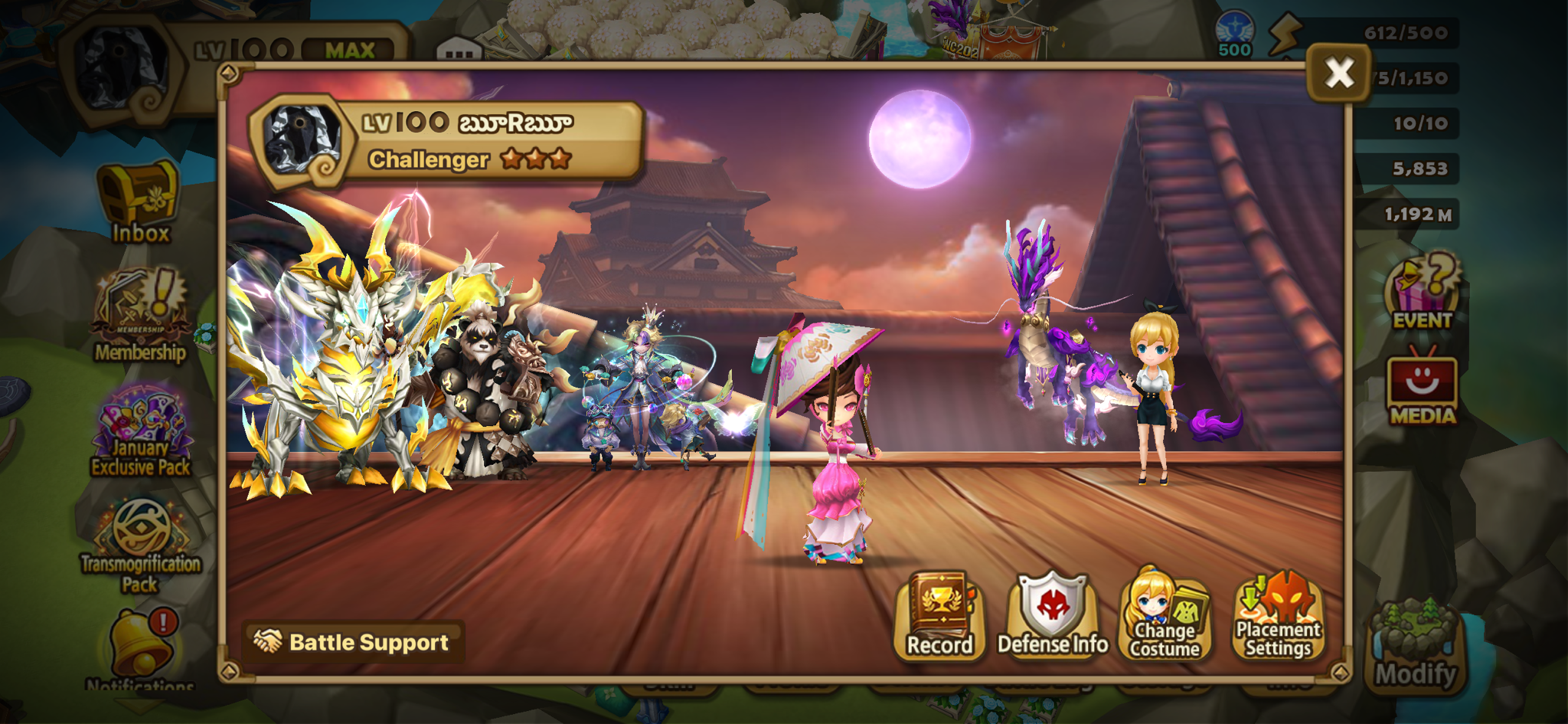The width and height of the screenshot is (1568, 724).
Task: Open the MEDIA channel
Action: tap(1423, 388)
